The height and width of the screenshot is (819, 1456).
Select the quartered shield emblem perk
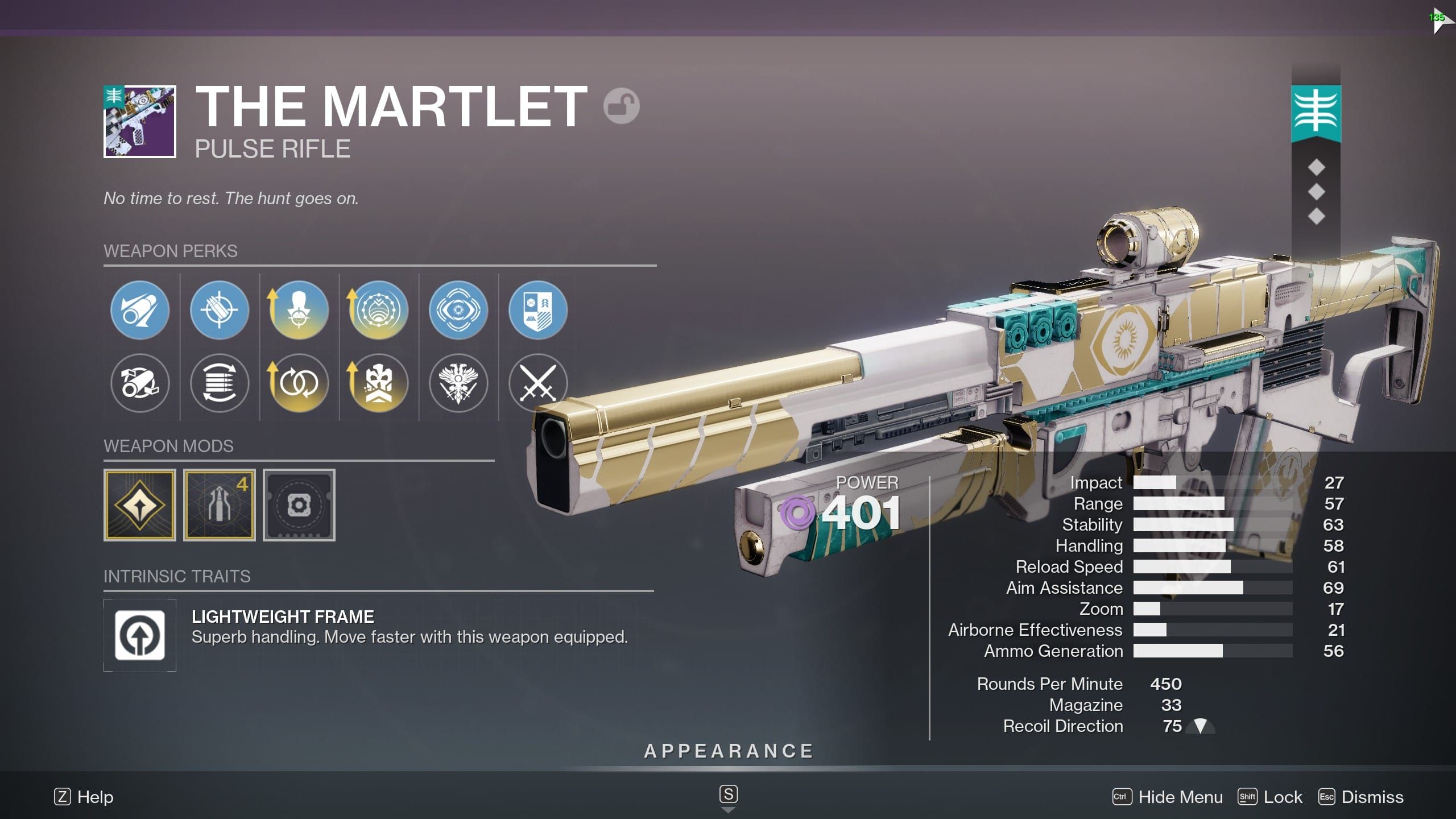click(538, 310)
